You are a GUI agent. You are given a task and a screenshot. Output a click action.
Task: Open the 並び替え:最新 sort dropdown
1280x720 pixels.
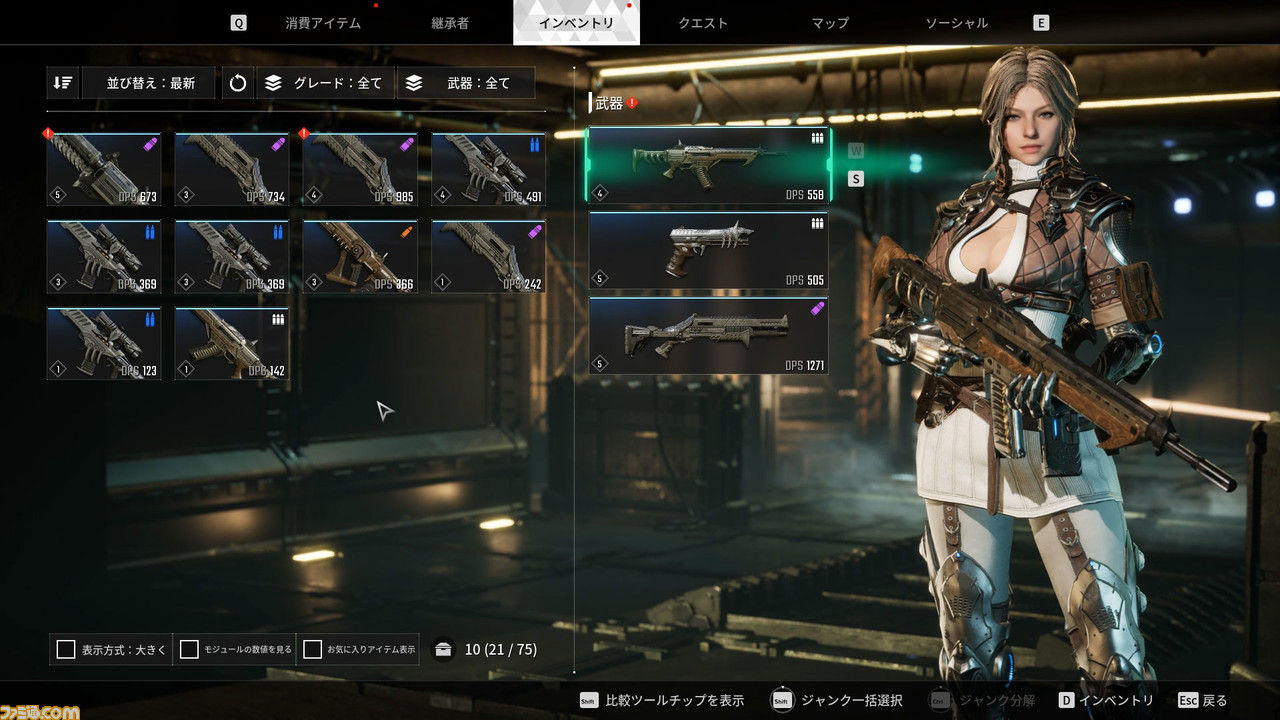click(150, 83)
